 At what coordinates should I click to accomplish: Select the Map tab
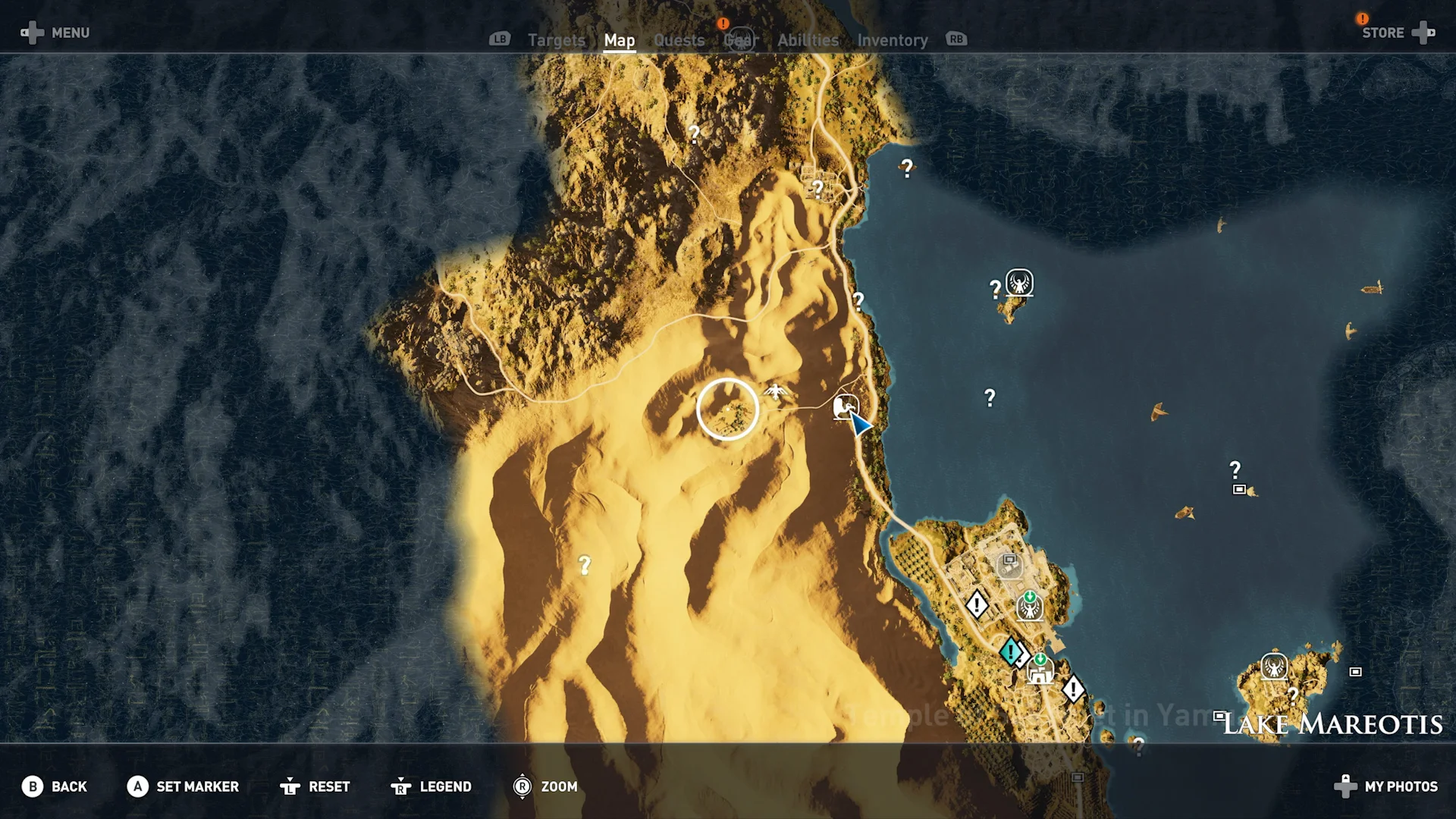619,40
